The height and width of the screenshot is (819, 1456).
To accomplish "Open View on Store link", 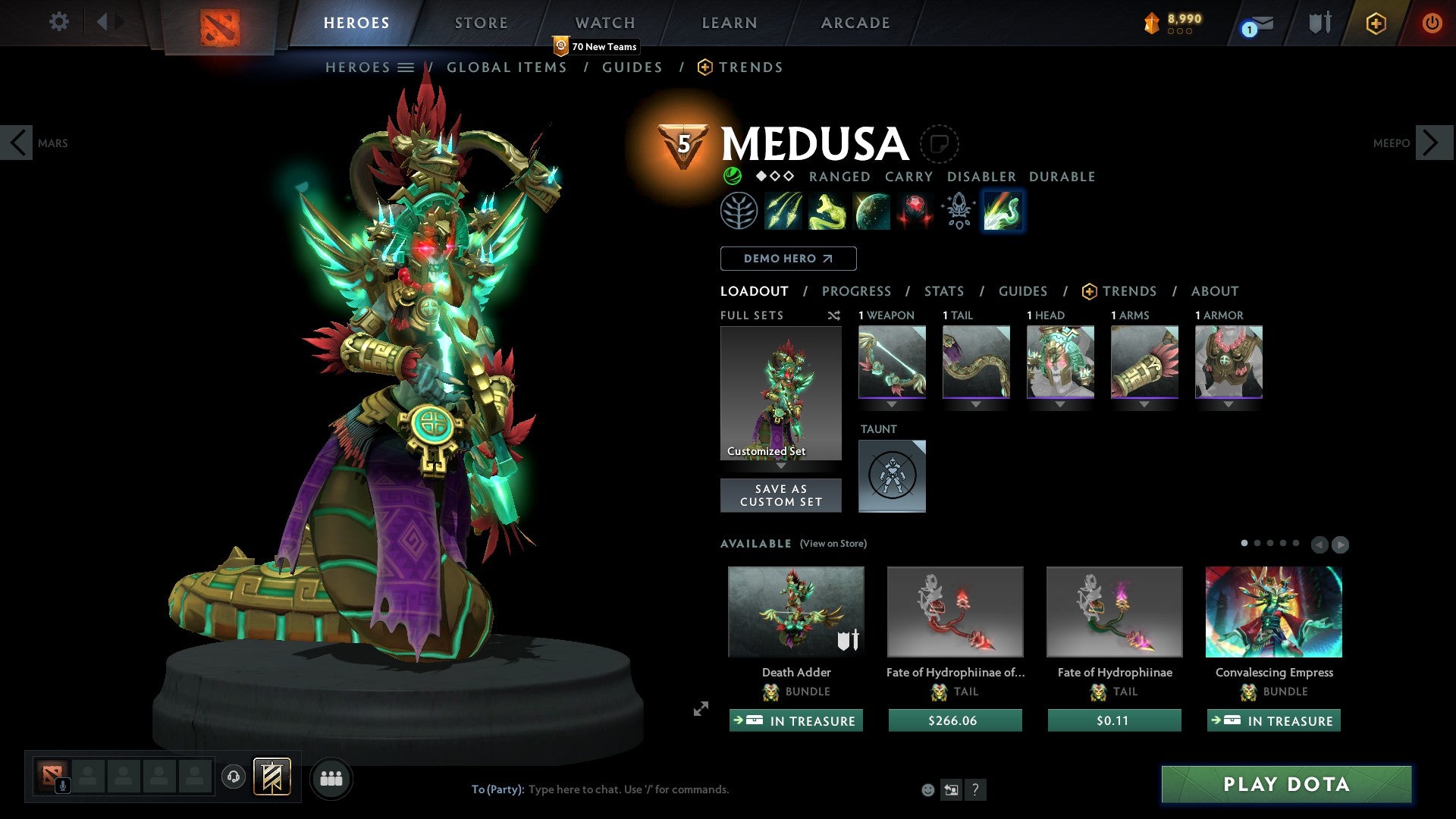I will 833,544.
